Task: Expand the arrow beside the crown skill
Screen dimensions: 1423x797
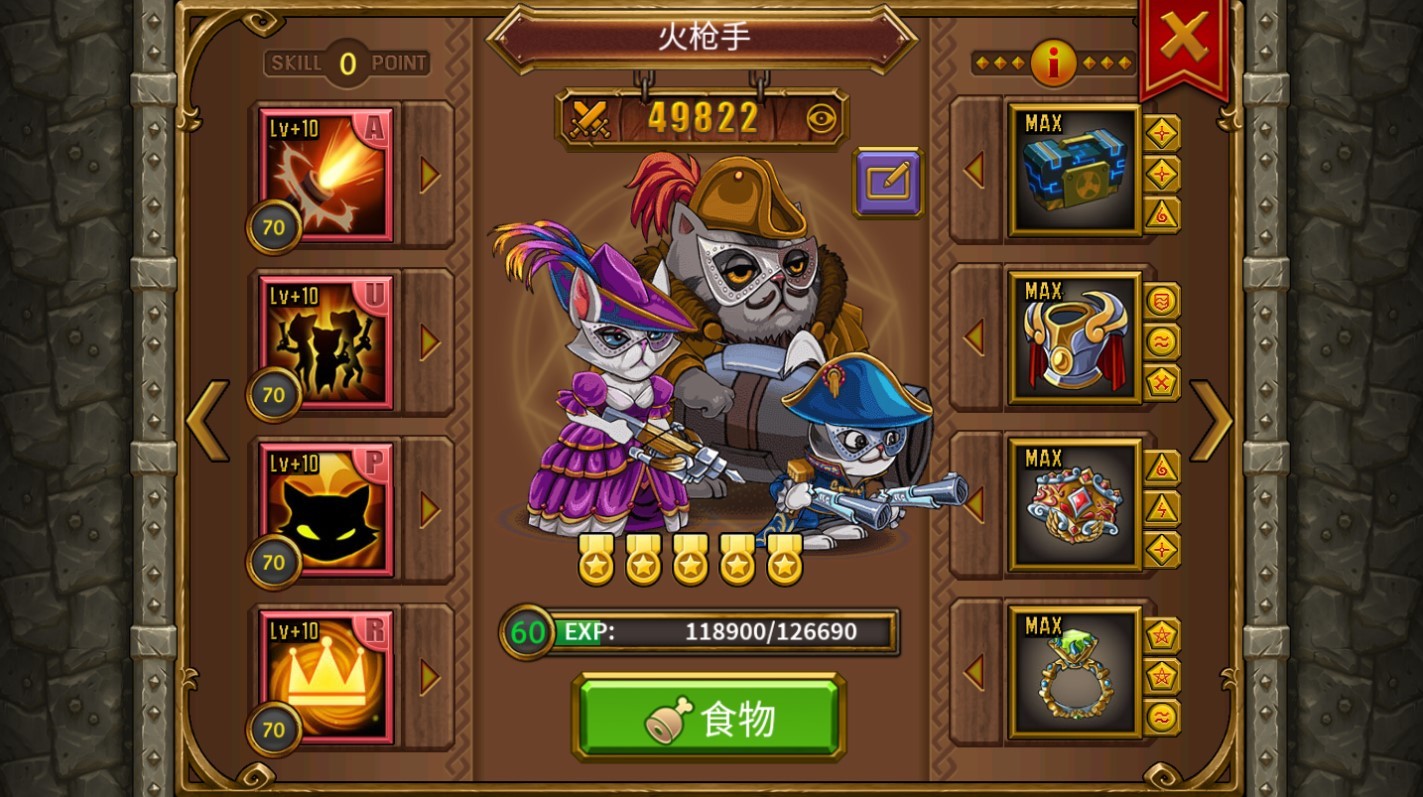Action: point(430,677)
